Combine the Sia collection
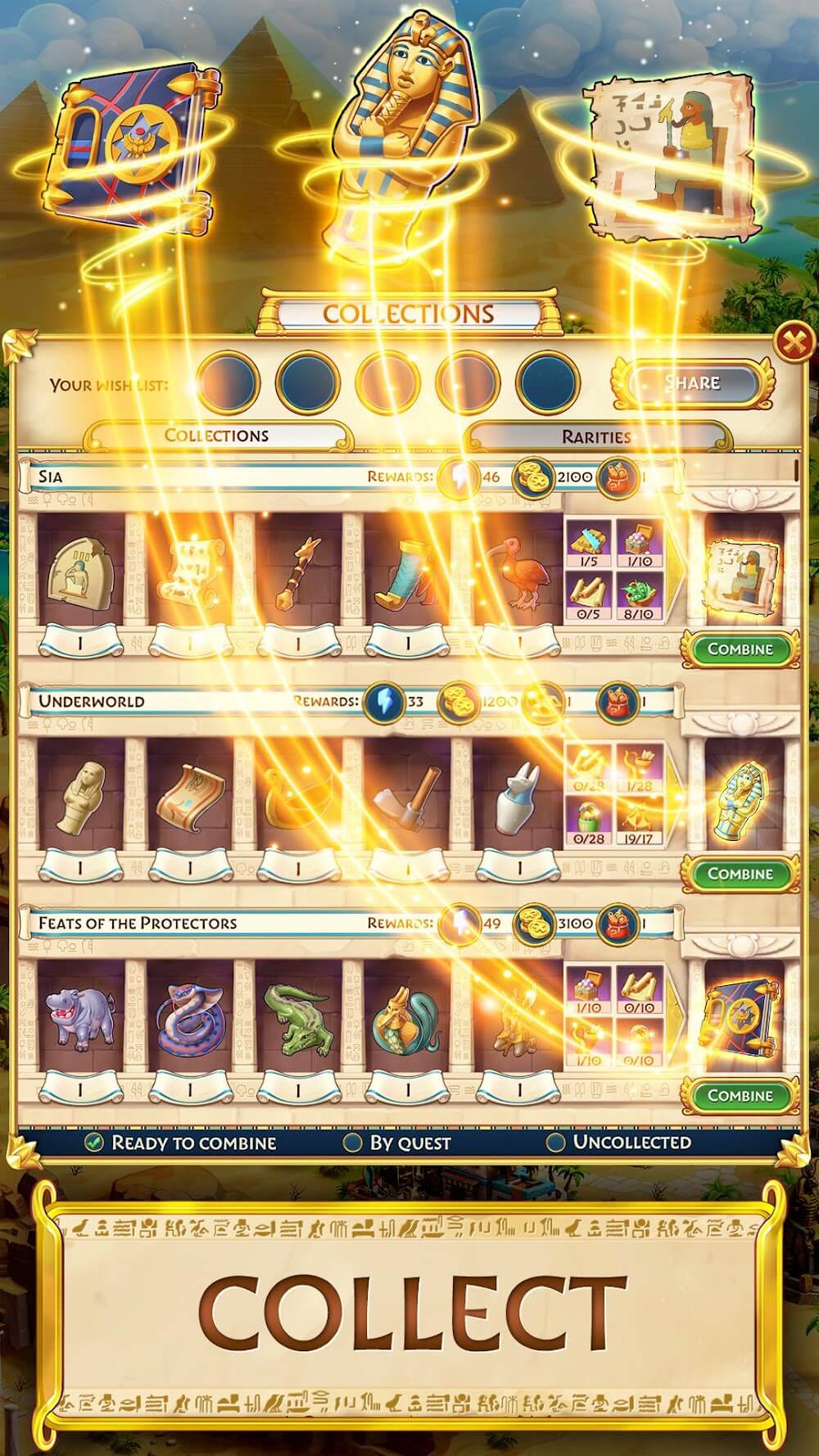This screenshot has height=1456, width=819. pyautogui.click(x=740, y=649)
